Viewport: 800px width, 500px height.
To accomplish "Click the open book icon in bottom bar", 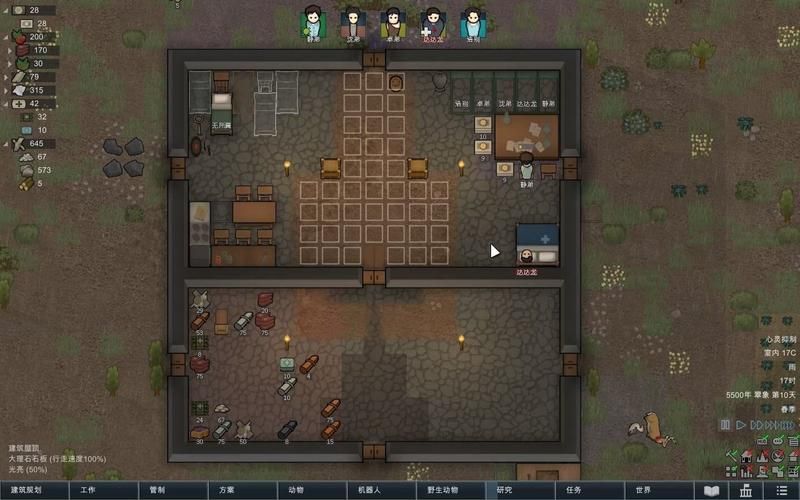I will point(712,491).
